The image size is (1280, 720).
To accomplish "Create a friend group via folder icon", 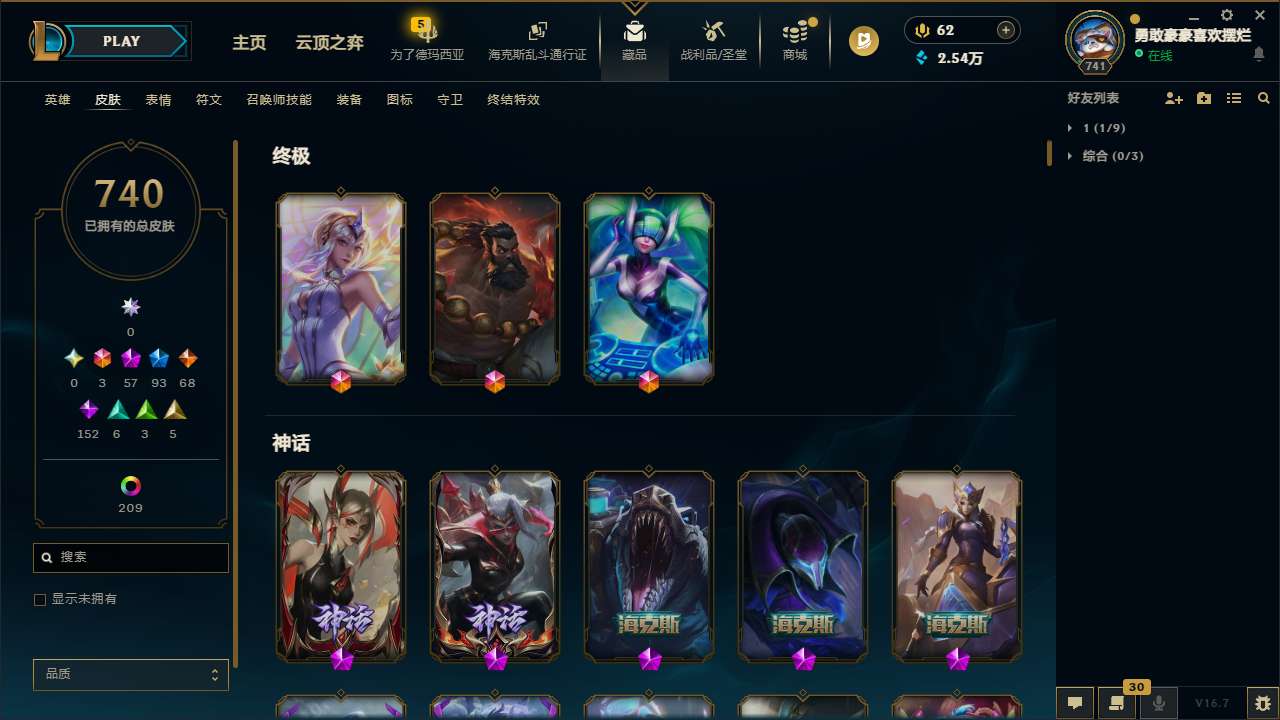I will tap(1203, 98).
